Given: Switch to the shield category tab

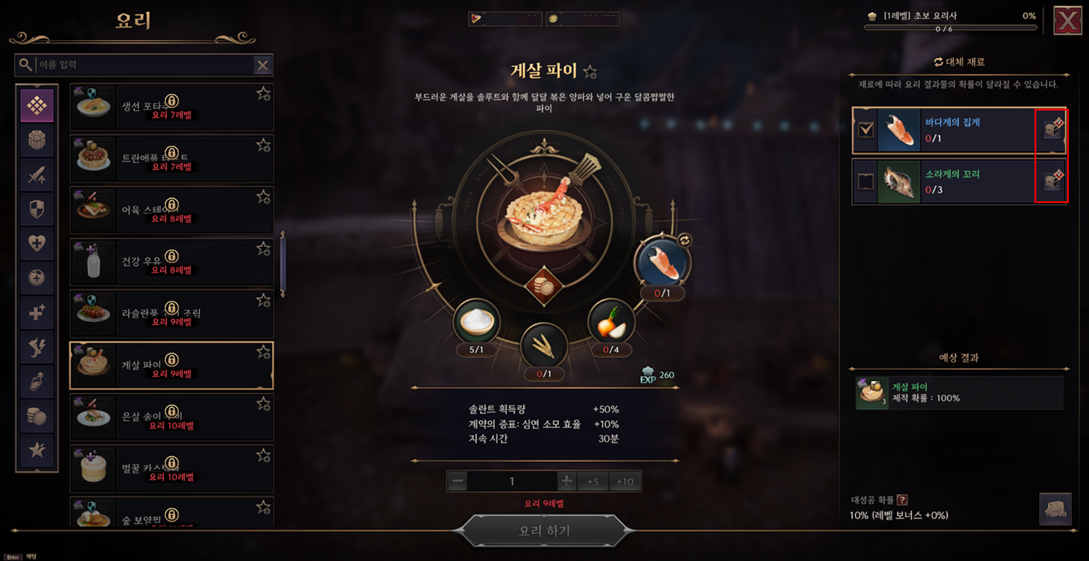Looking at the screenshot, I should point(37,209).
